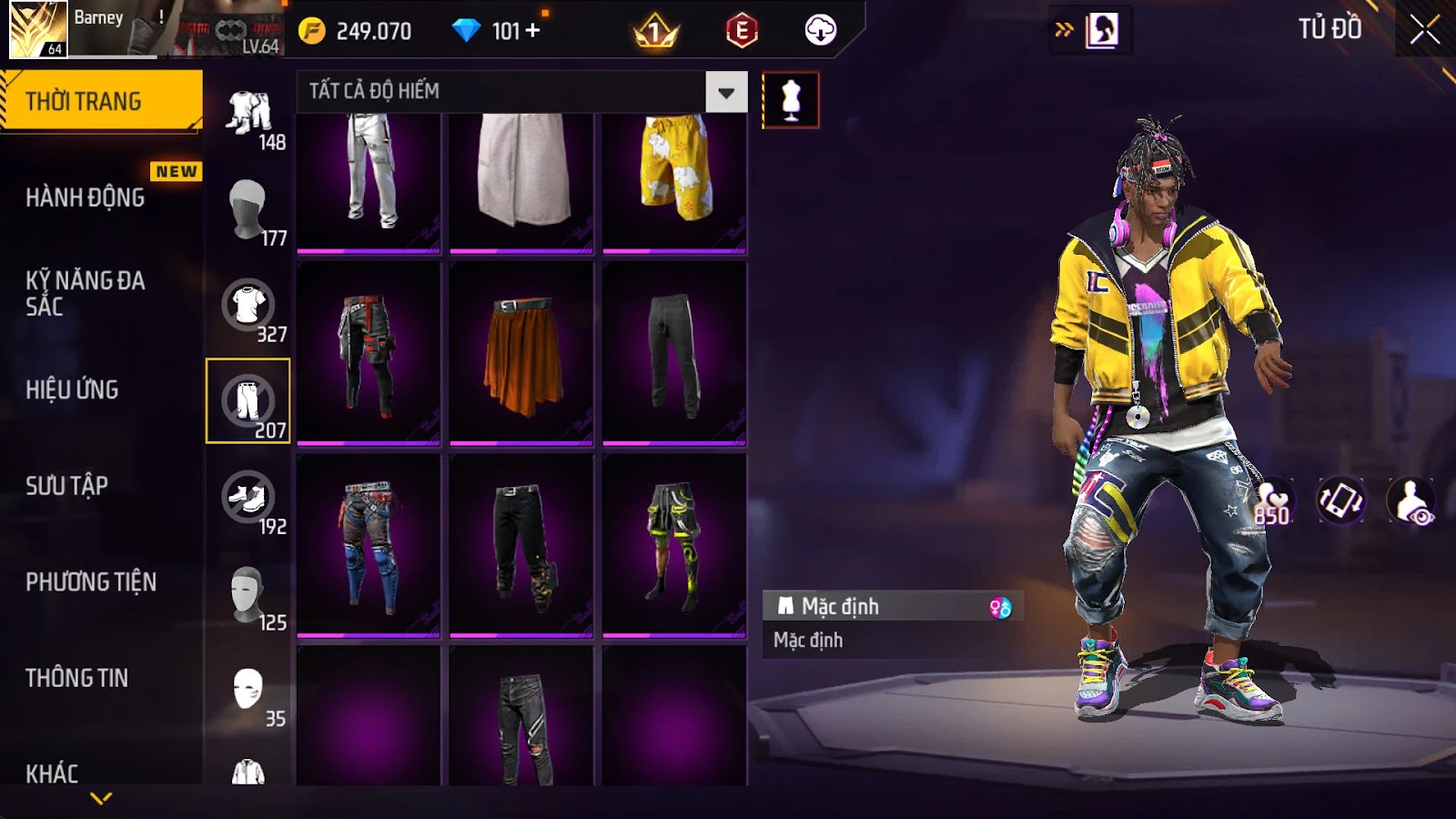The image size is (1456, 819).
Task: Select the black and neon green shorts
Action: point(674,545)
